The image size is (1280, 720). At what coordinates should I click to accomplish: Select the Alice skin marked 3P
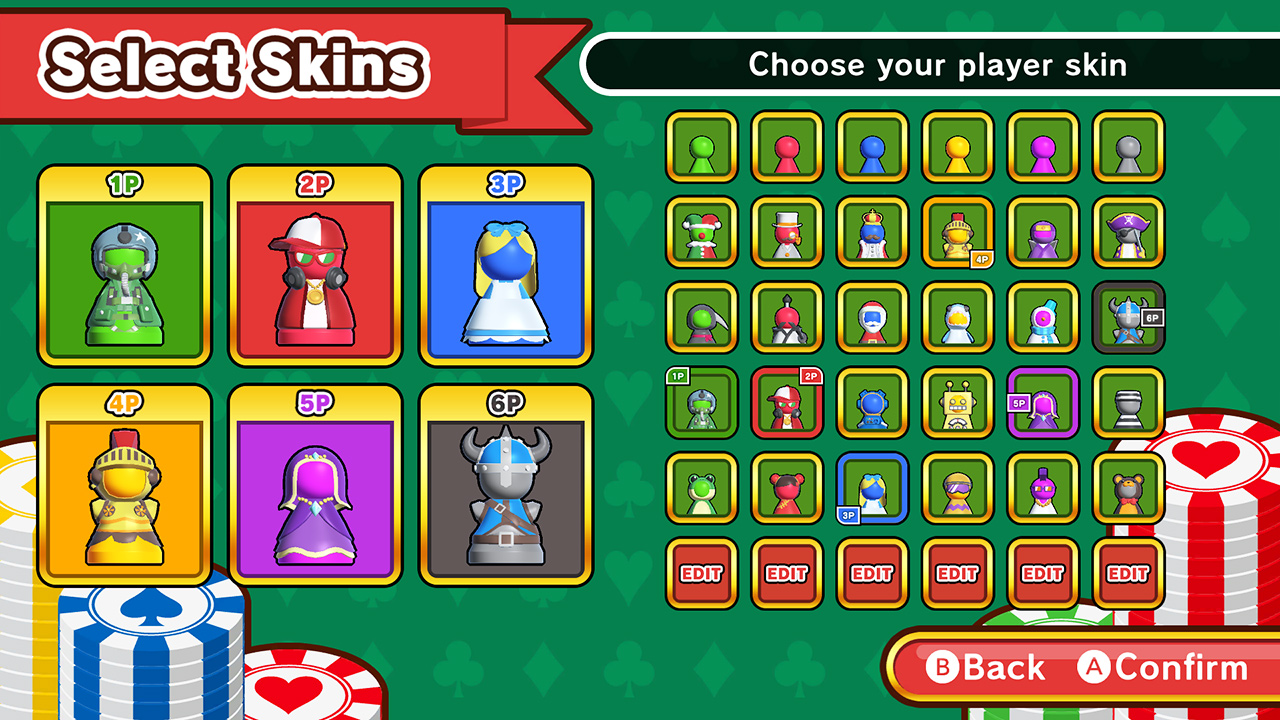[x=873, y=489]
